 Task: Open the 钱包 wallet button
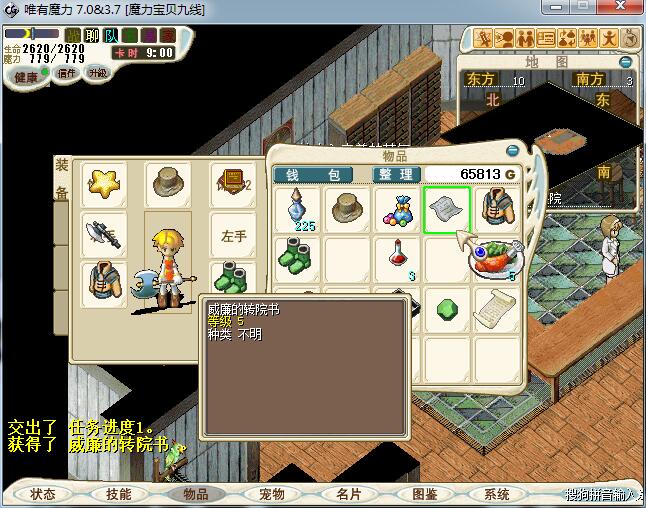313,174
